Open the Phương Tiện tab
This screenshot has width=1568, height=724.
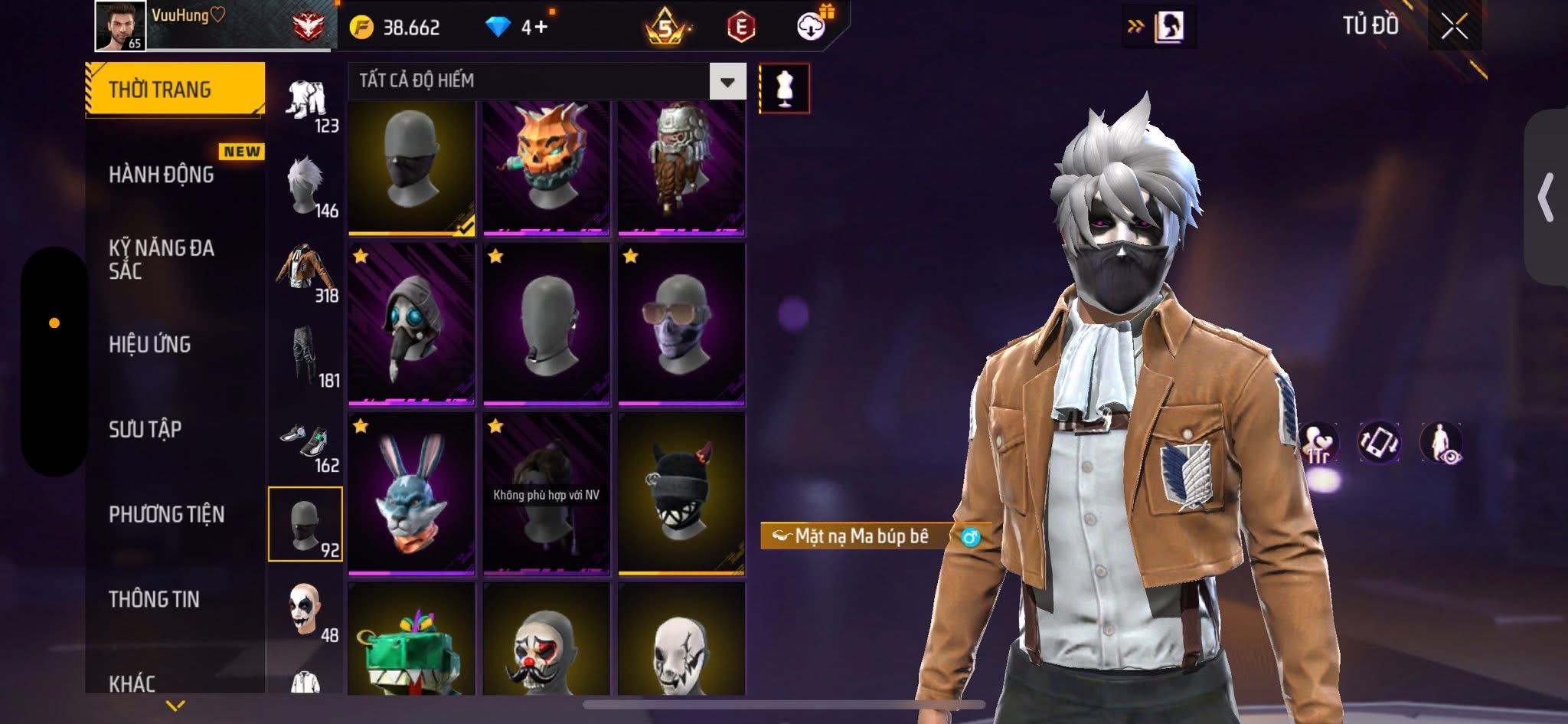pos(167,514)
